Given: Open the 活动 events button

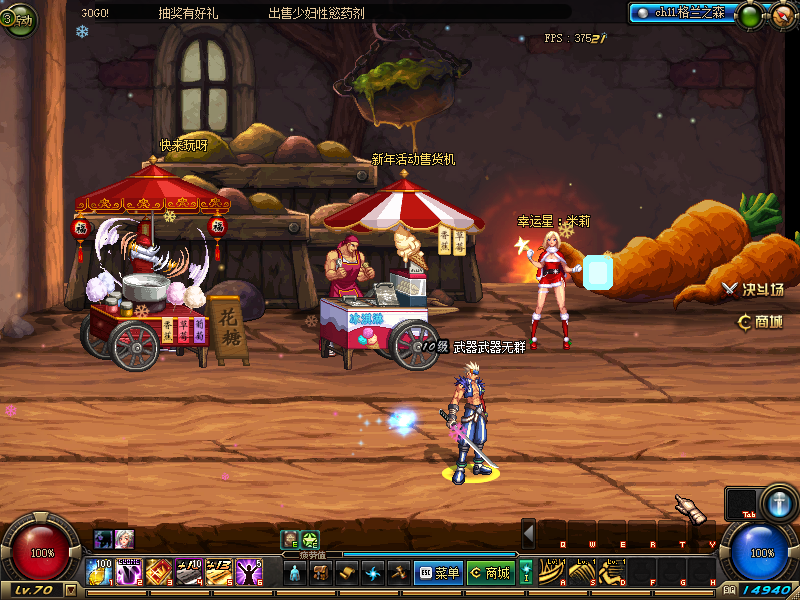Looking at the screenshot, I should (x=17, y=19).
